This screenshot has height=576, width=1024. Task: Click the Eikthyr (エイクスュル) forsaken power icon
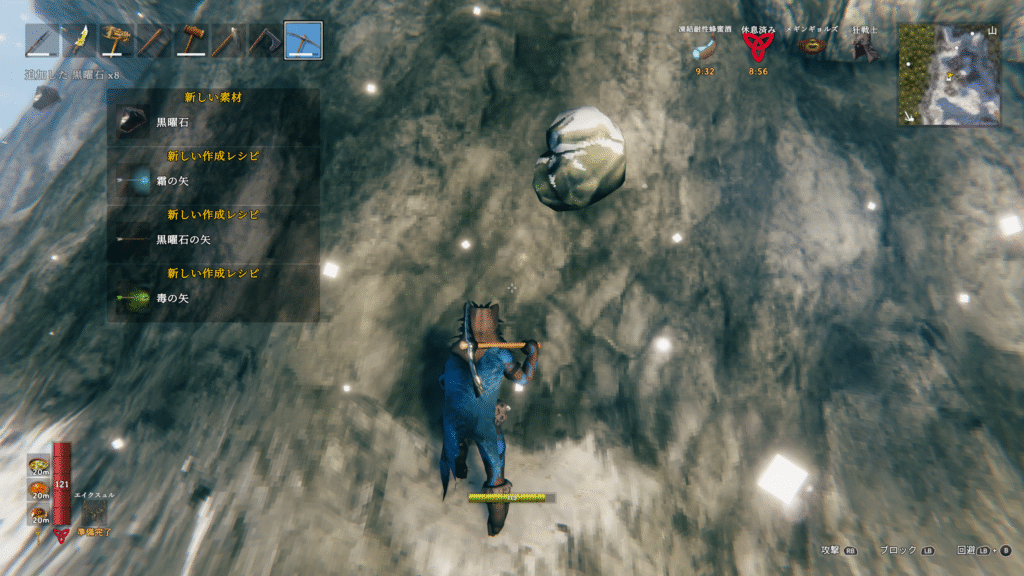point(94,512)
